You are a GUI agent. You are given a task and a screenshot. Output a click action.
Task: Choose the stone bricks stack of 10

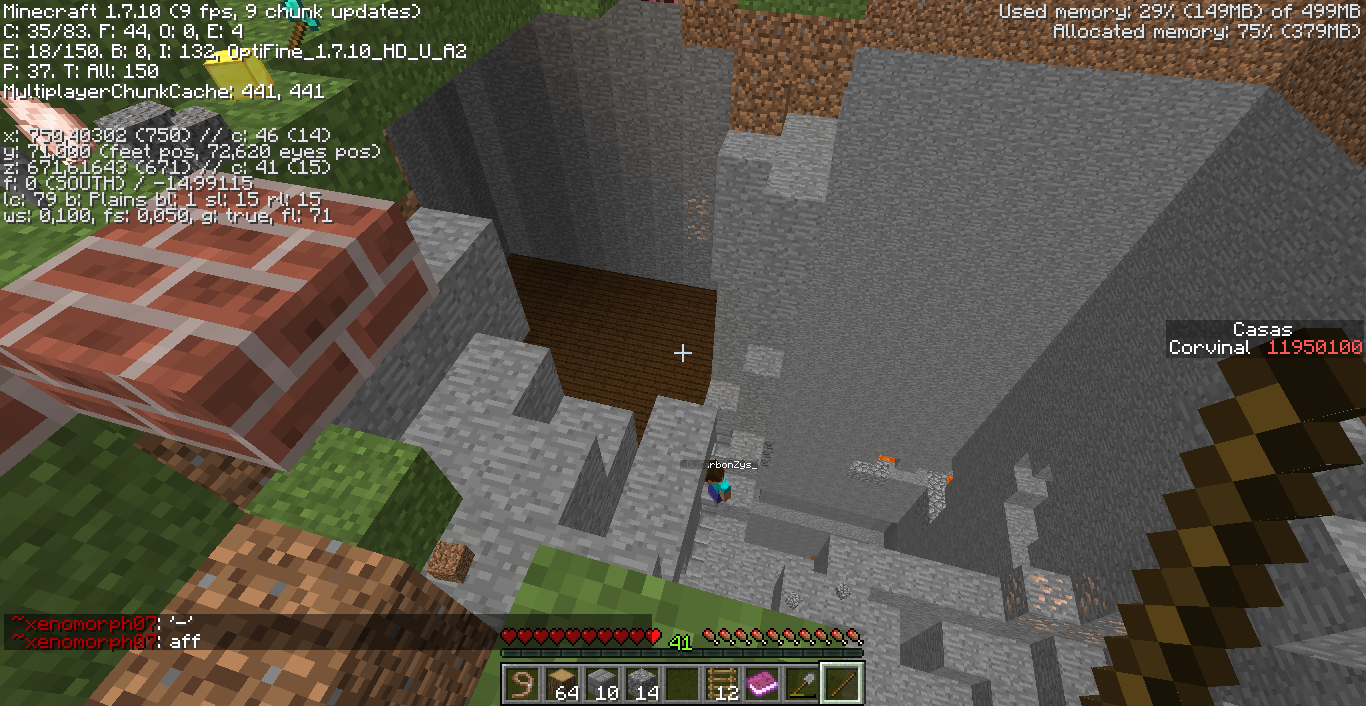point(602,684)
